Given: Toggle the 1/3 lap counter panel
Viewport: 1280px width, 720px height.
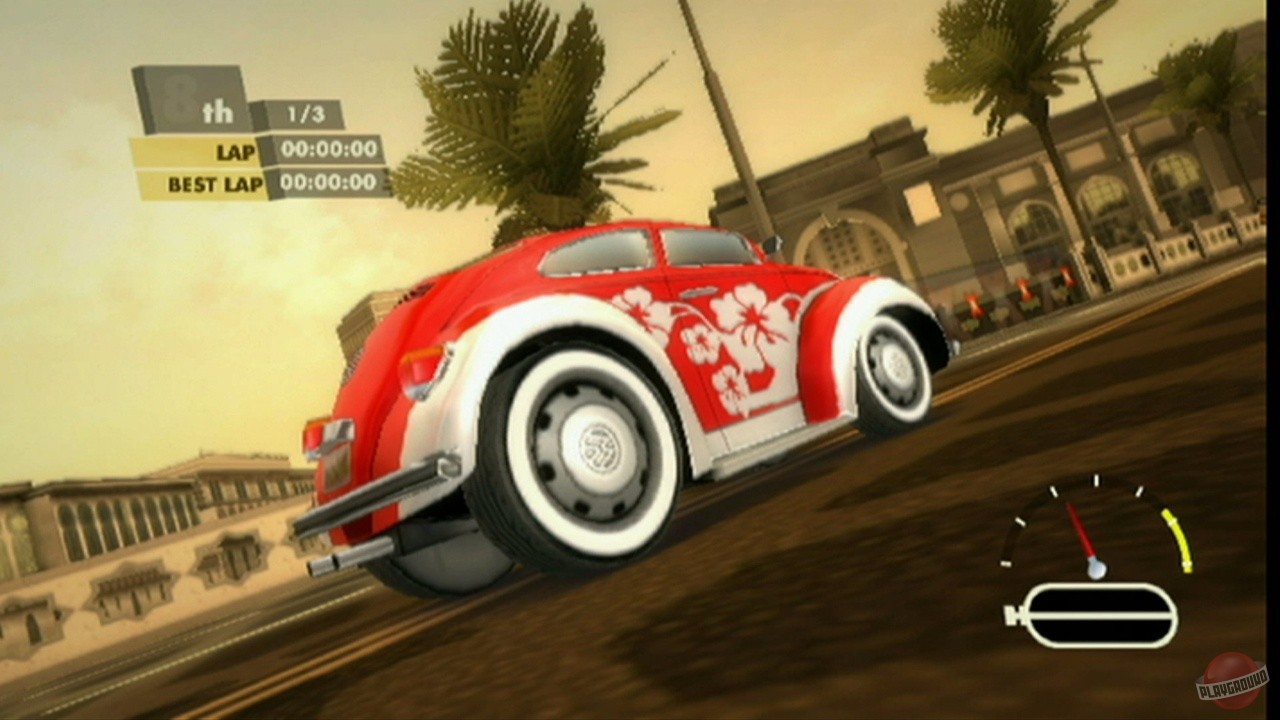Looking at the screenshot, I should 304,114.
